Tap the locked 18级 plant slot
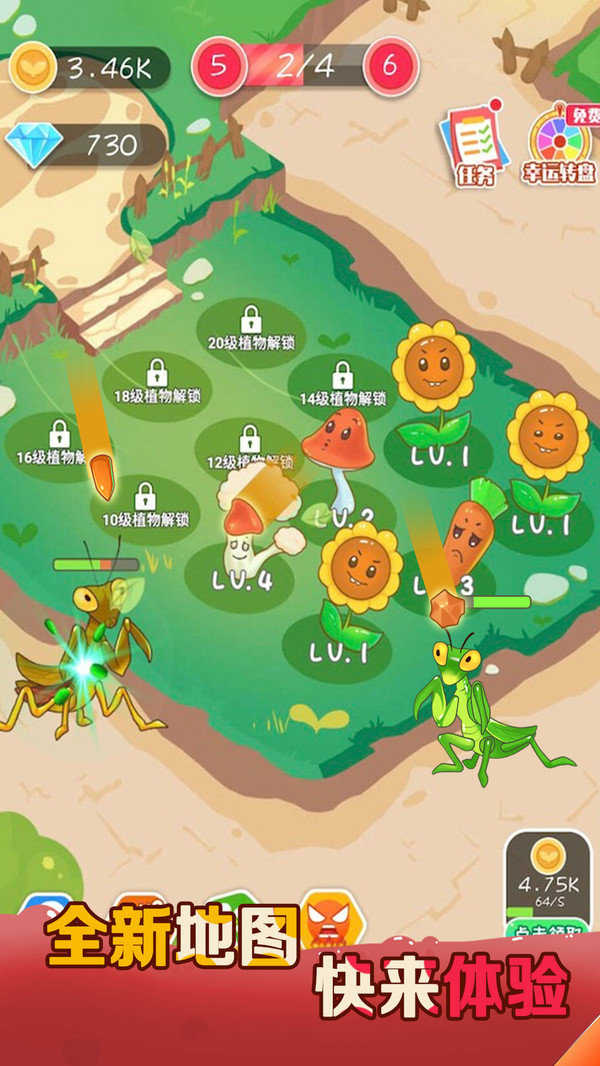600x1066 pixels. coord(157,383)
